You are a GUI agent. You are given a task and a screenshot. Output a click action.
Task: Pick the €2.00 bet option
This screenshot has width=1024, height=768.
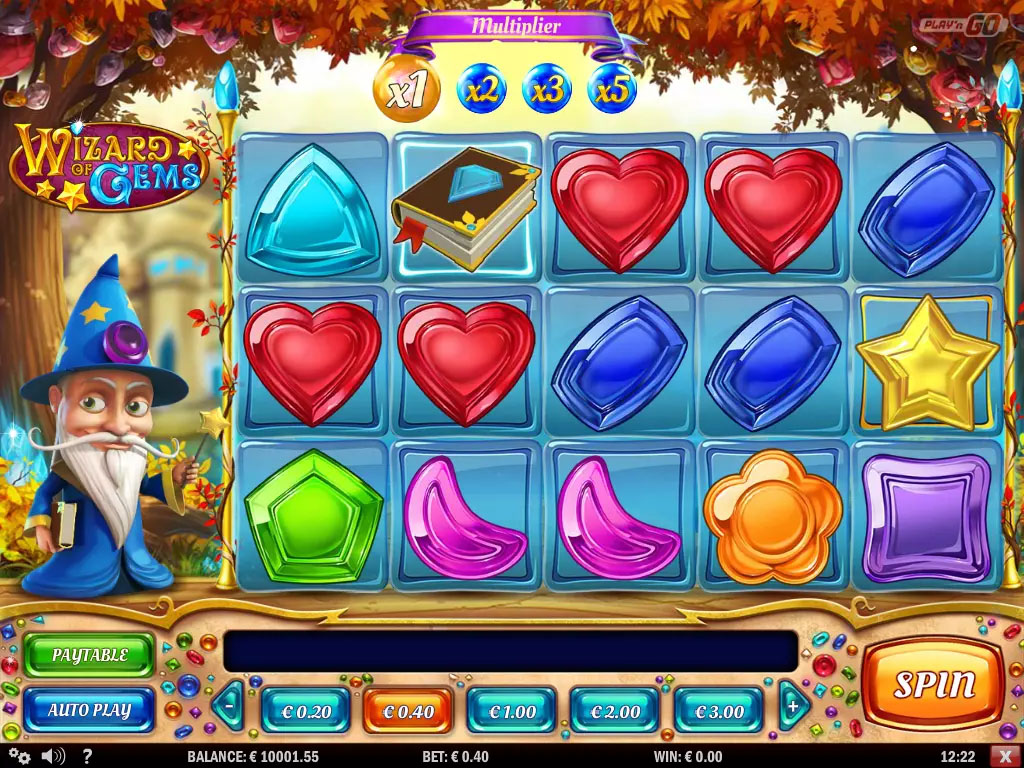[615, 711]
